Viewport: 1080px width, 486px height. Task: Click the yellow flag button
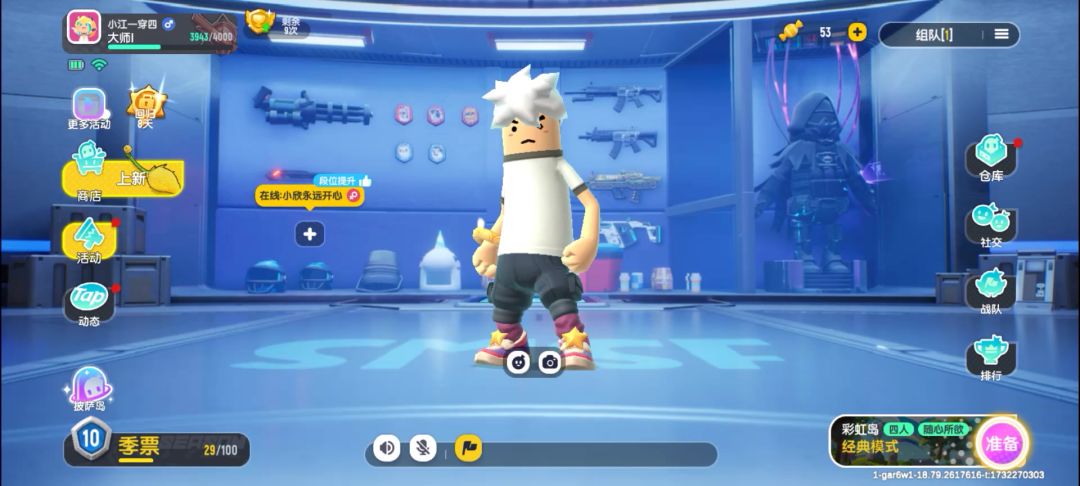coord(468,448)
